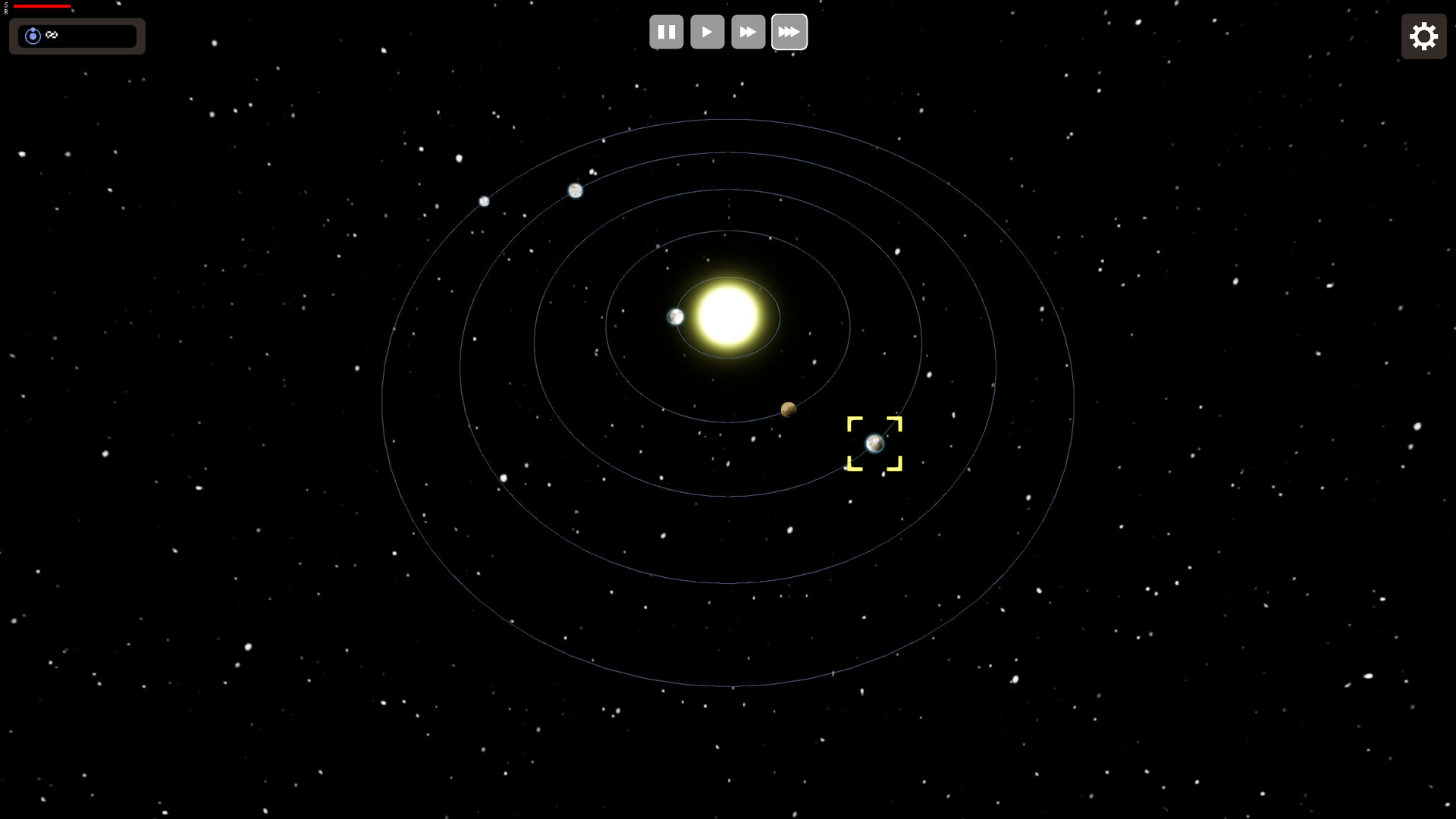1456x819 pixels.
Task: Select the atom orbit icon in resource panel
Action: click(x=33, y=35)
